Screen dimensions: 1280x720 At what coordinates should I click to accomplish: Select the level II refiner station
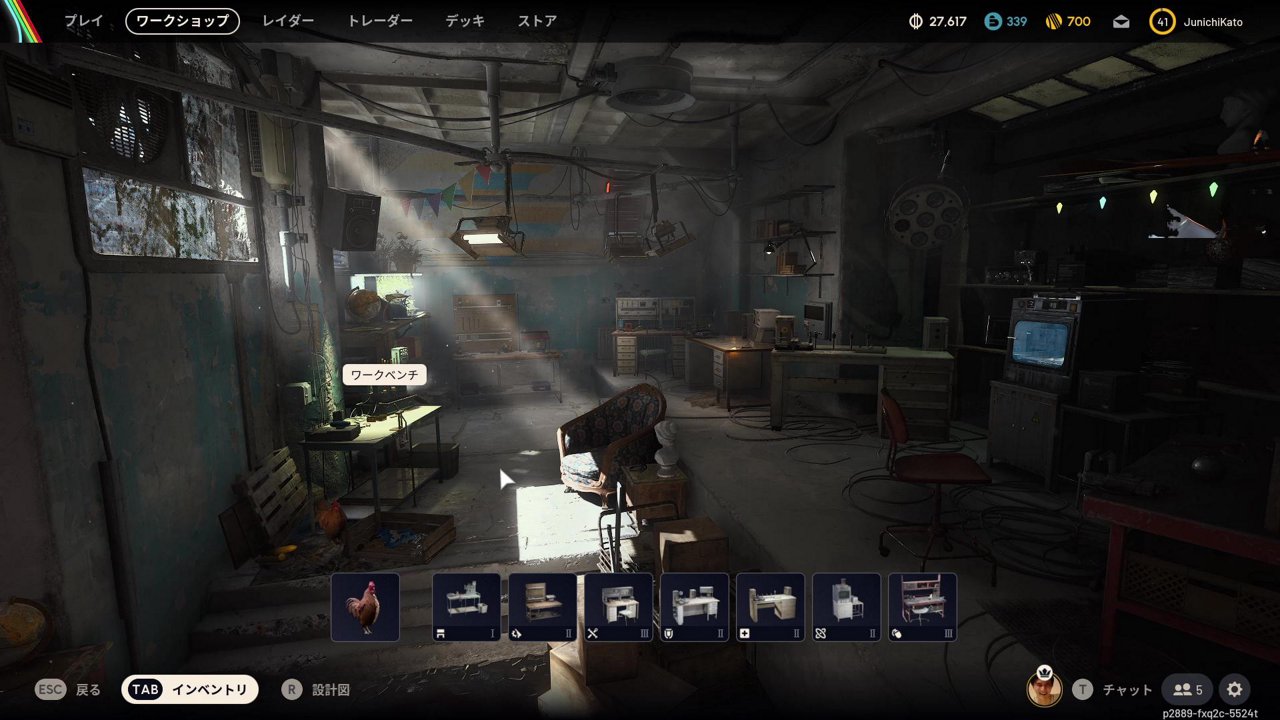point(846,606)
